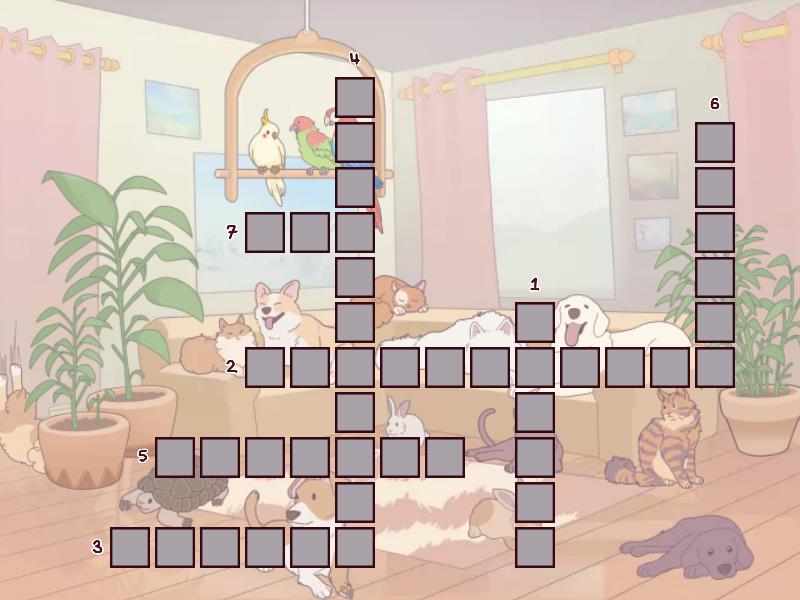Click the first cell of word 7 across
The image size is (800, 600).
[x=265, y=232]
